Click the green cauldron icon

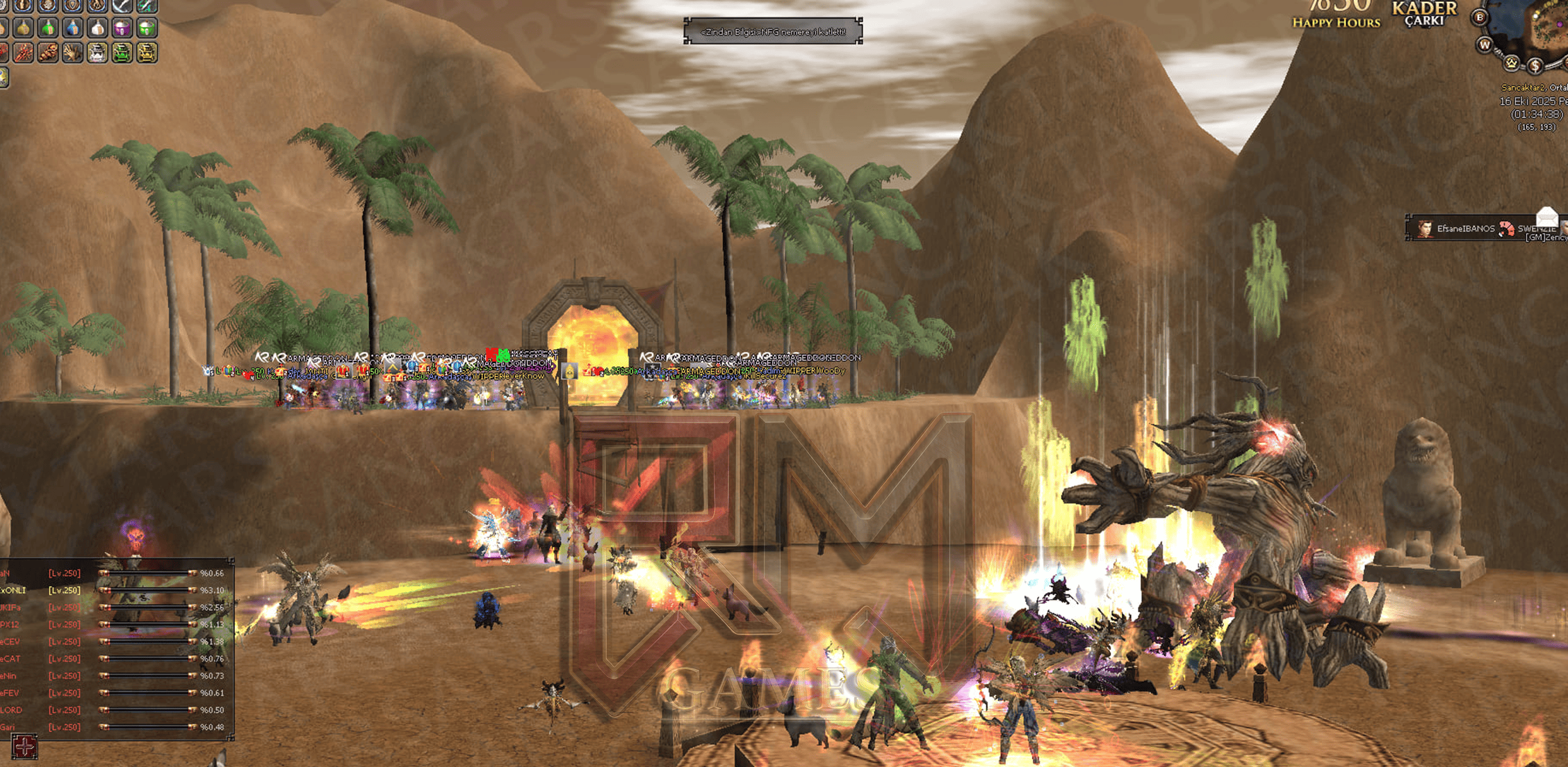click(122, 53)
